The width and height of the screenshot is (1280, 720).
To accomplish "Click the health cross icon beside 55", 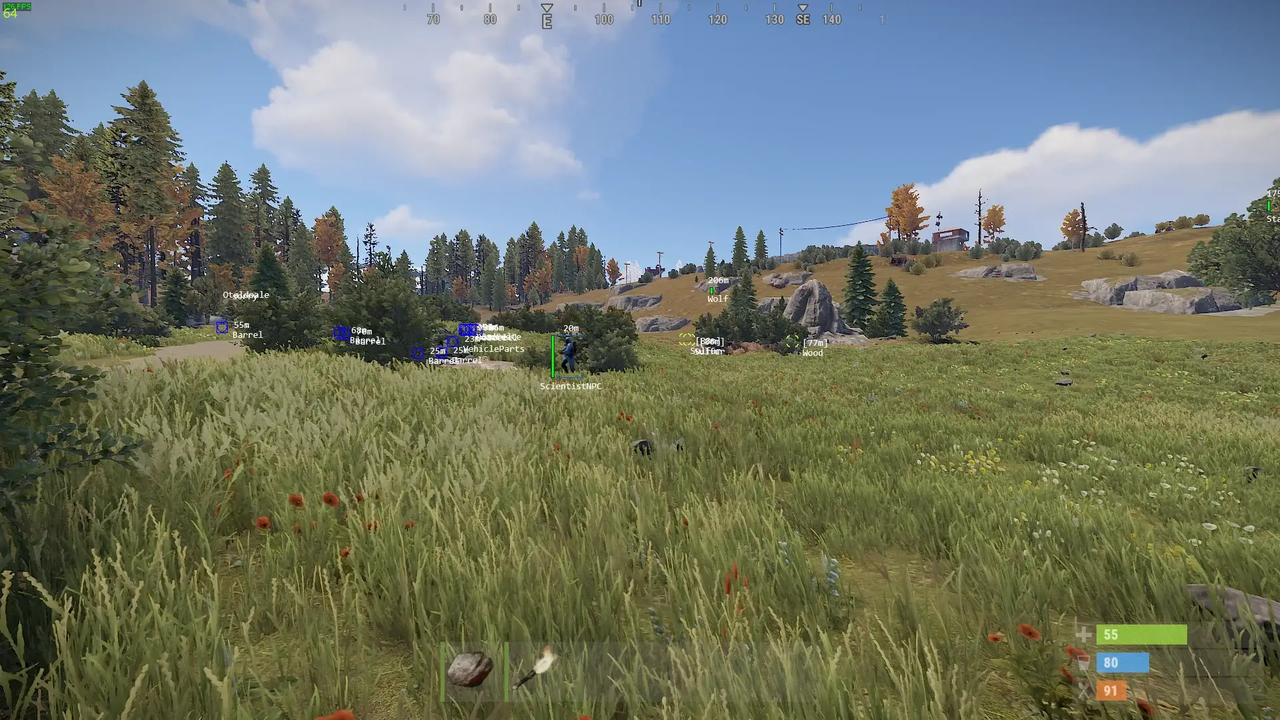I will coord(1083,634).
